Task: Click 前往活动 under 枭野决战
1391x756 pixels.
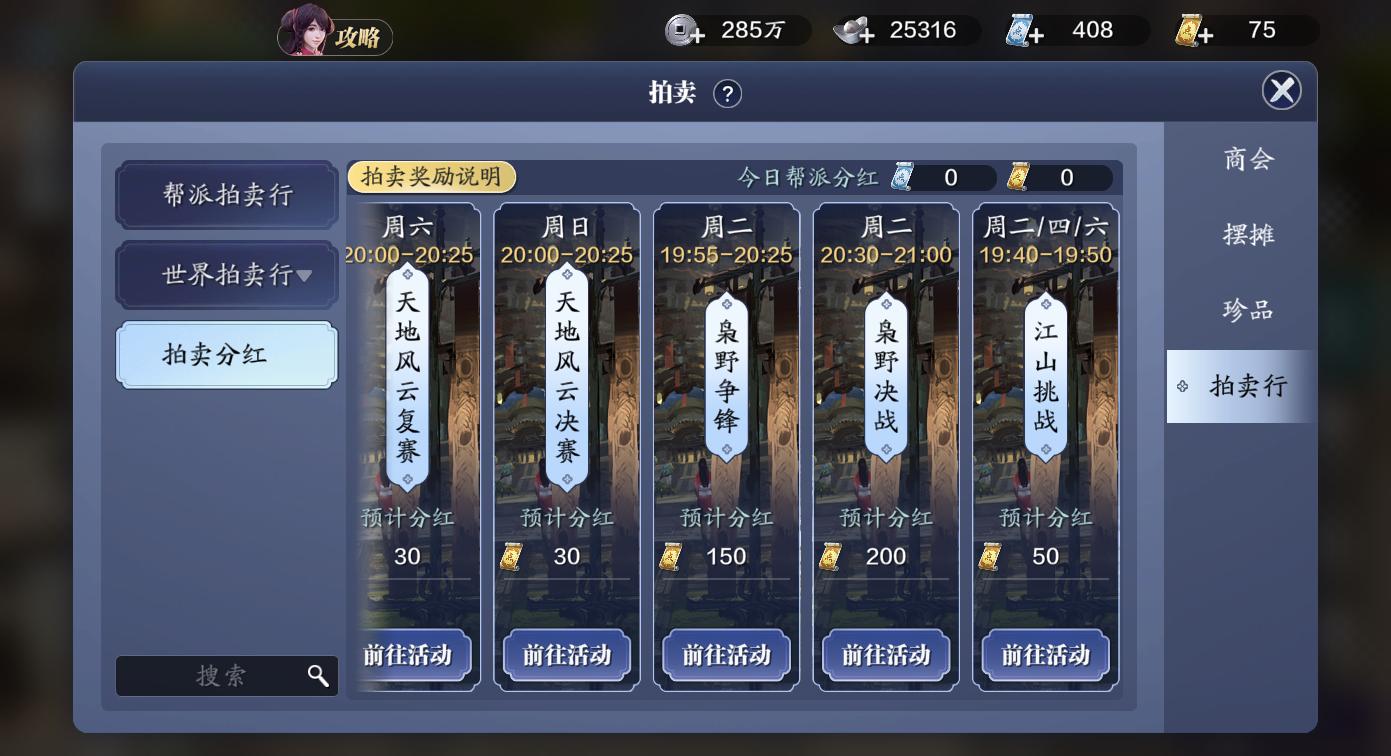Action: tap(885, 657)
